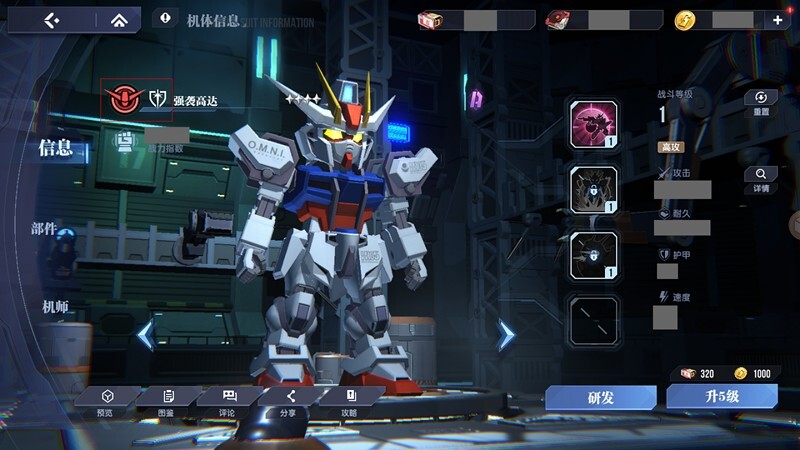Open 详情 details with the magnifier
This screenshot has width=800, height=450.
[x=761, y=179]
